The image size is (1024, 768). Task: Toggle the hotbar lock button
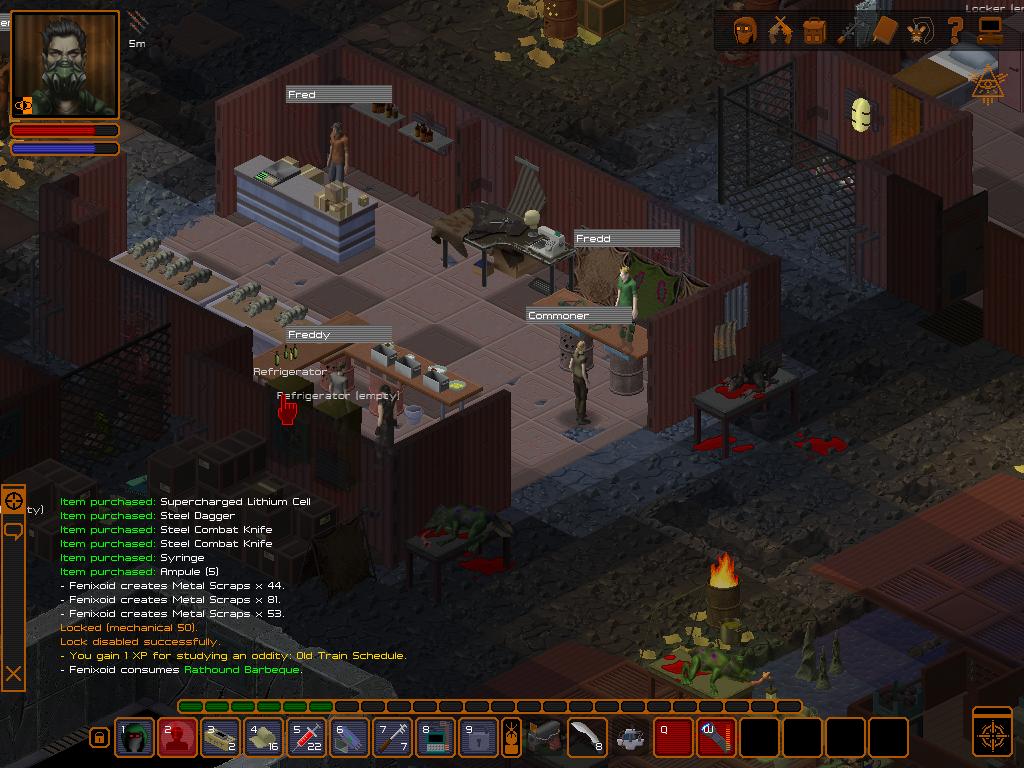point(99,738)
